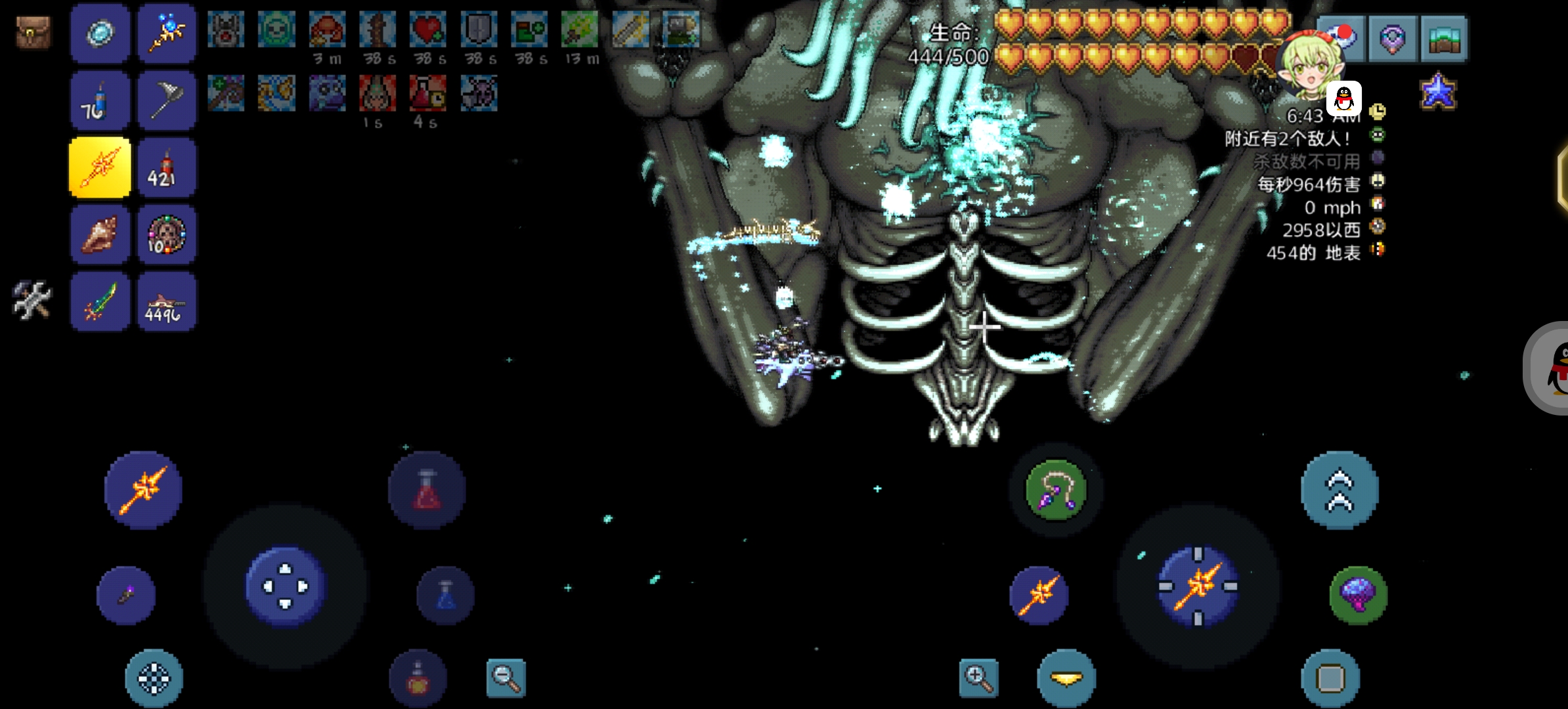Select the Terra Blade sword slot

[x=100, y=302]
